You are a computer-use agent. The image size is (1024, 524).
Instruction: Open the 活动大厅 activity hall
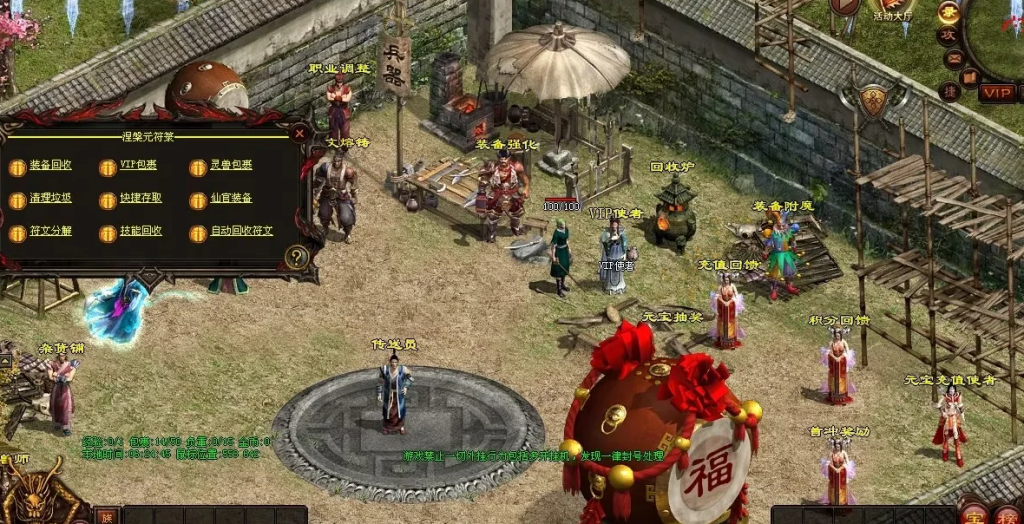[x=892, y=10]
